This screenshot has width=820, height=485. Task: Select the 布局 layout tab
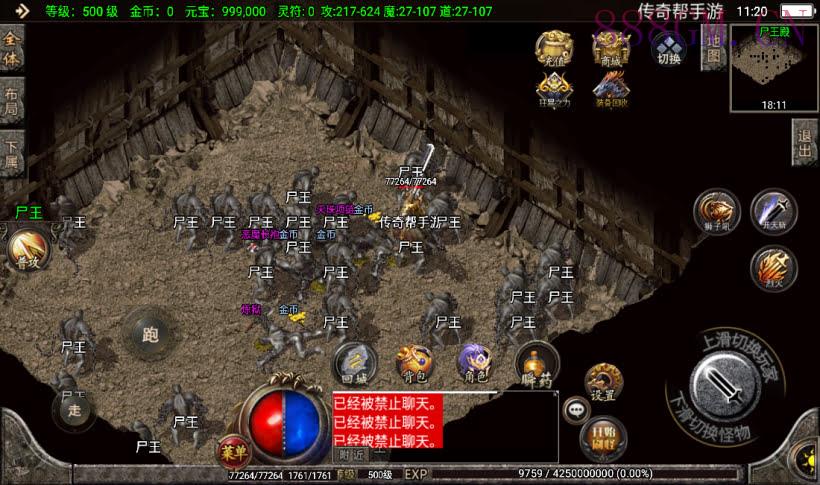12,103
